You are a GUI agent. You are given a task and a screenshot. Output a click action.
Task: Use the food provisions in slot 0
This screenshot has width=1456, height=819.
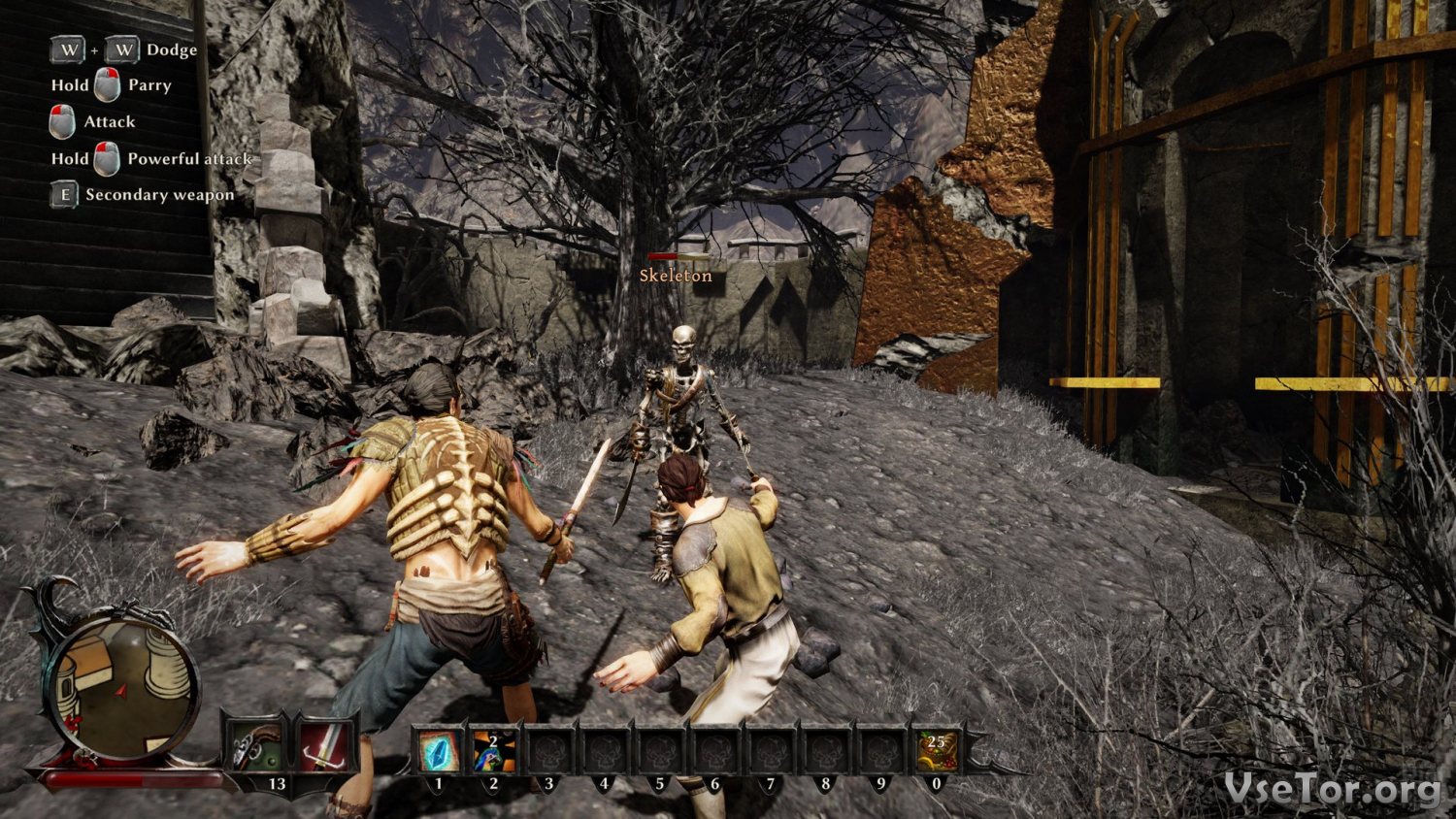(937, 750)
